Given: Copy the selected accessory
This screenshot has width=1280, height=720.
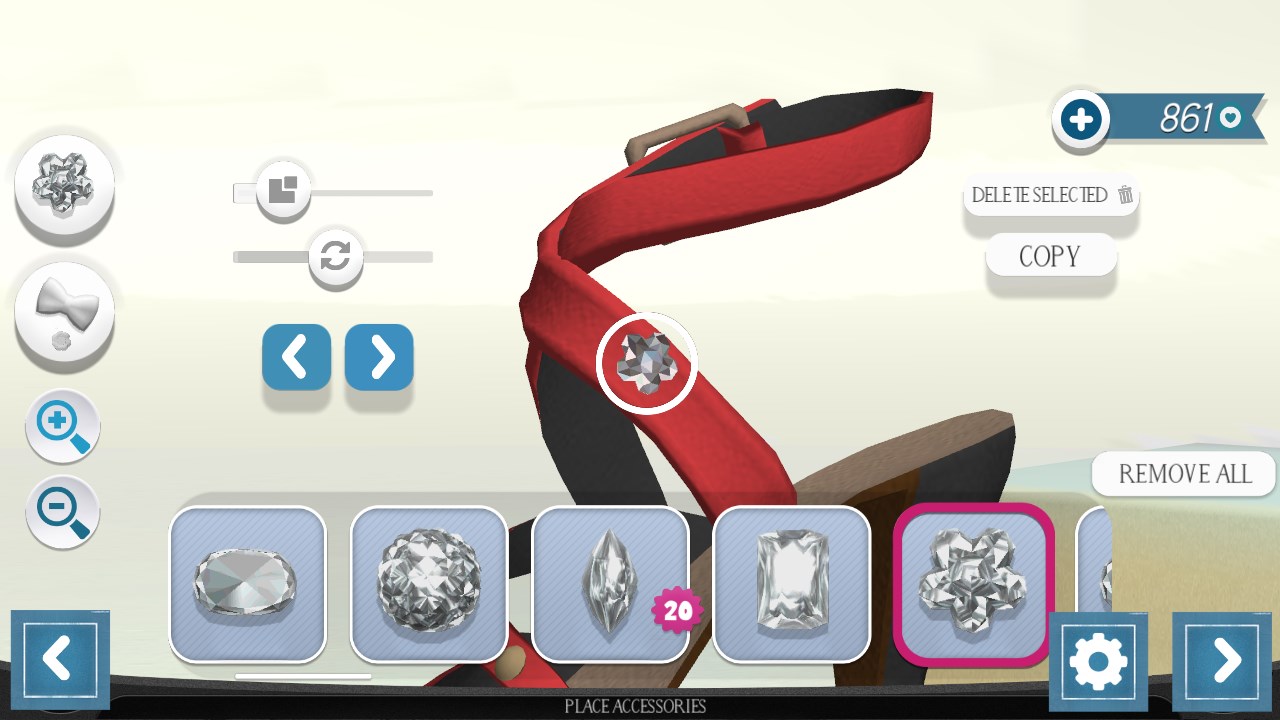Looking at the screenshot, I should coord(1050,255).
